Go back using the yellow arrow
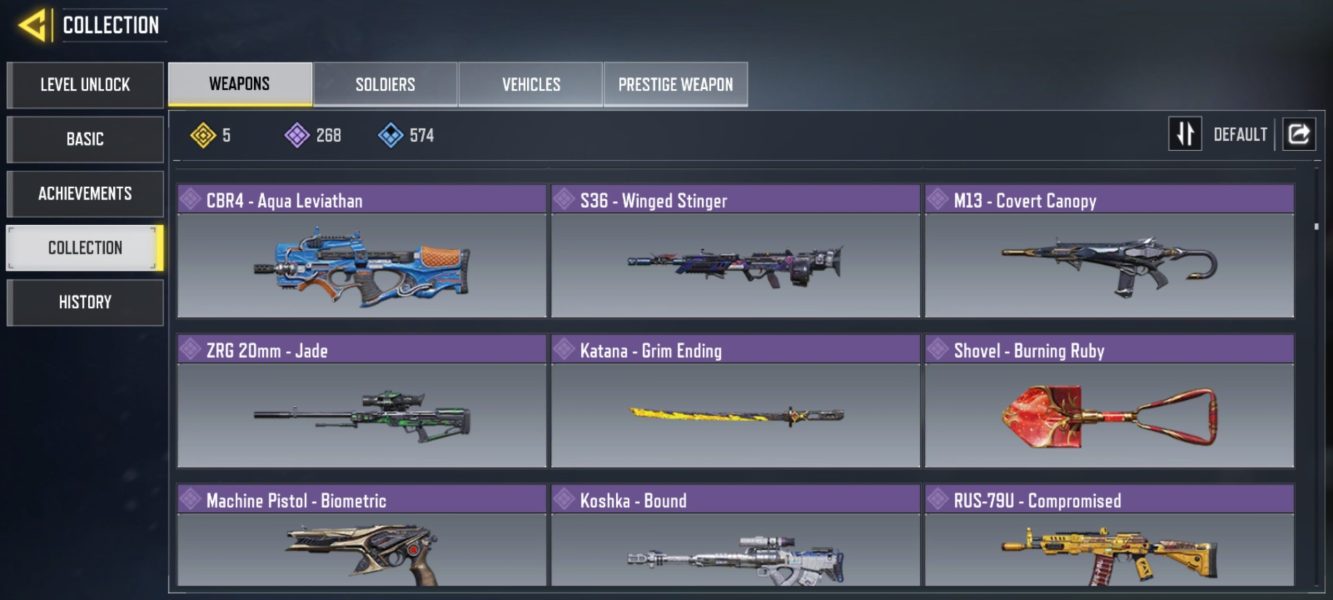Screen dimensions: 1333x600 32,25
